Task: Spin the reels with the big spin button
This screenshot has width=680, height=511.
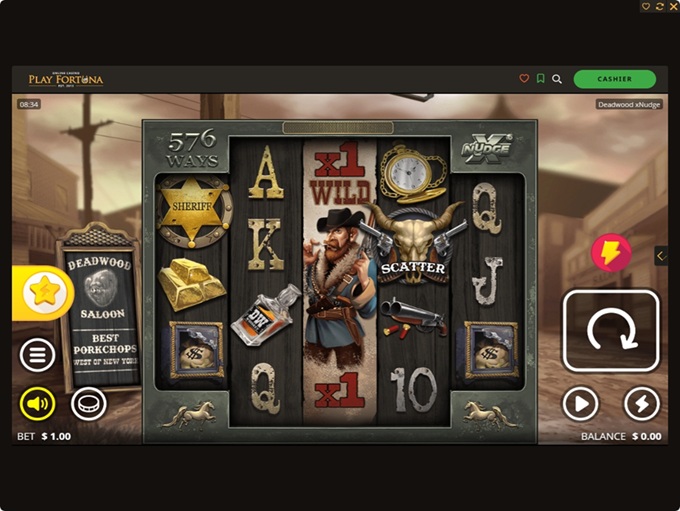Action: click(x=611, y=331)
